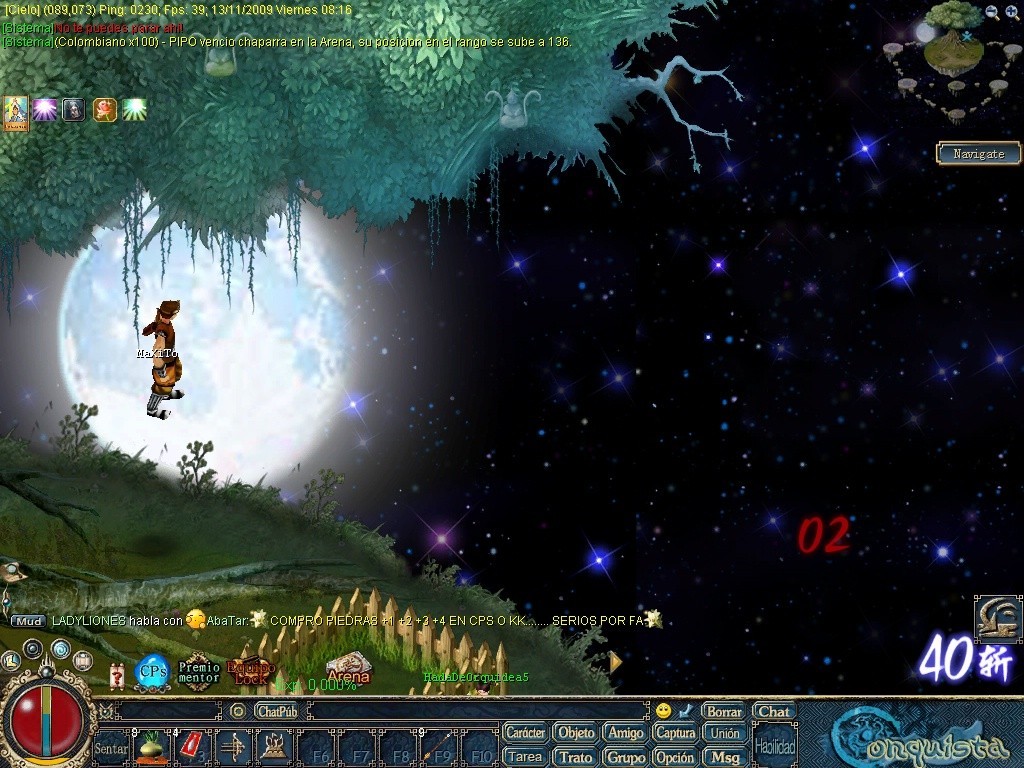Open the Objeto inventory button

click(x=575, y=733)
